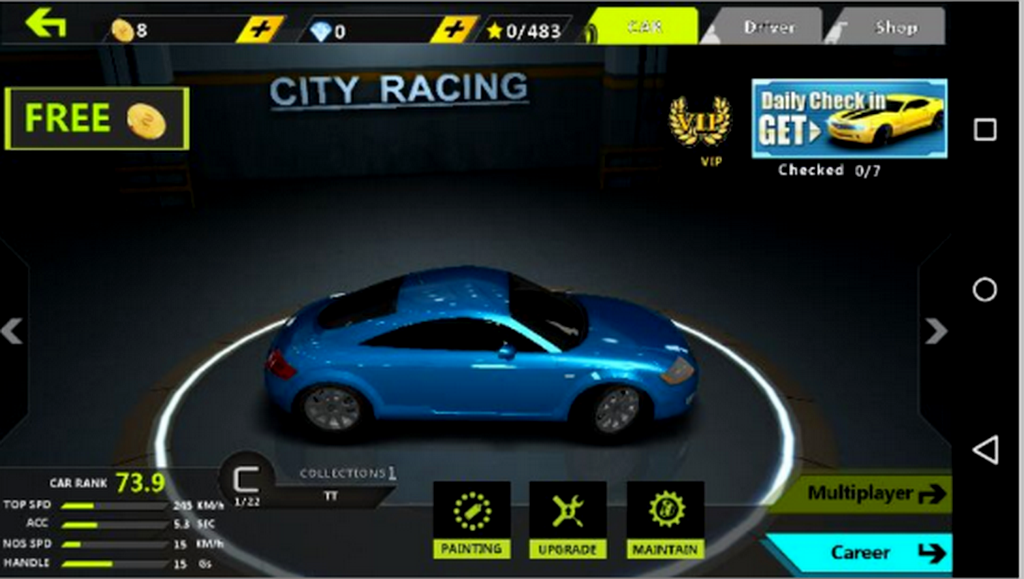Open the Driver tab
This screenshot has height=579, width=1024.
768,27
